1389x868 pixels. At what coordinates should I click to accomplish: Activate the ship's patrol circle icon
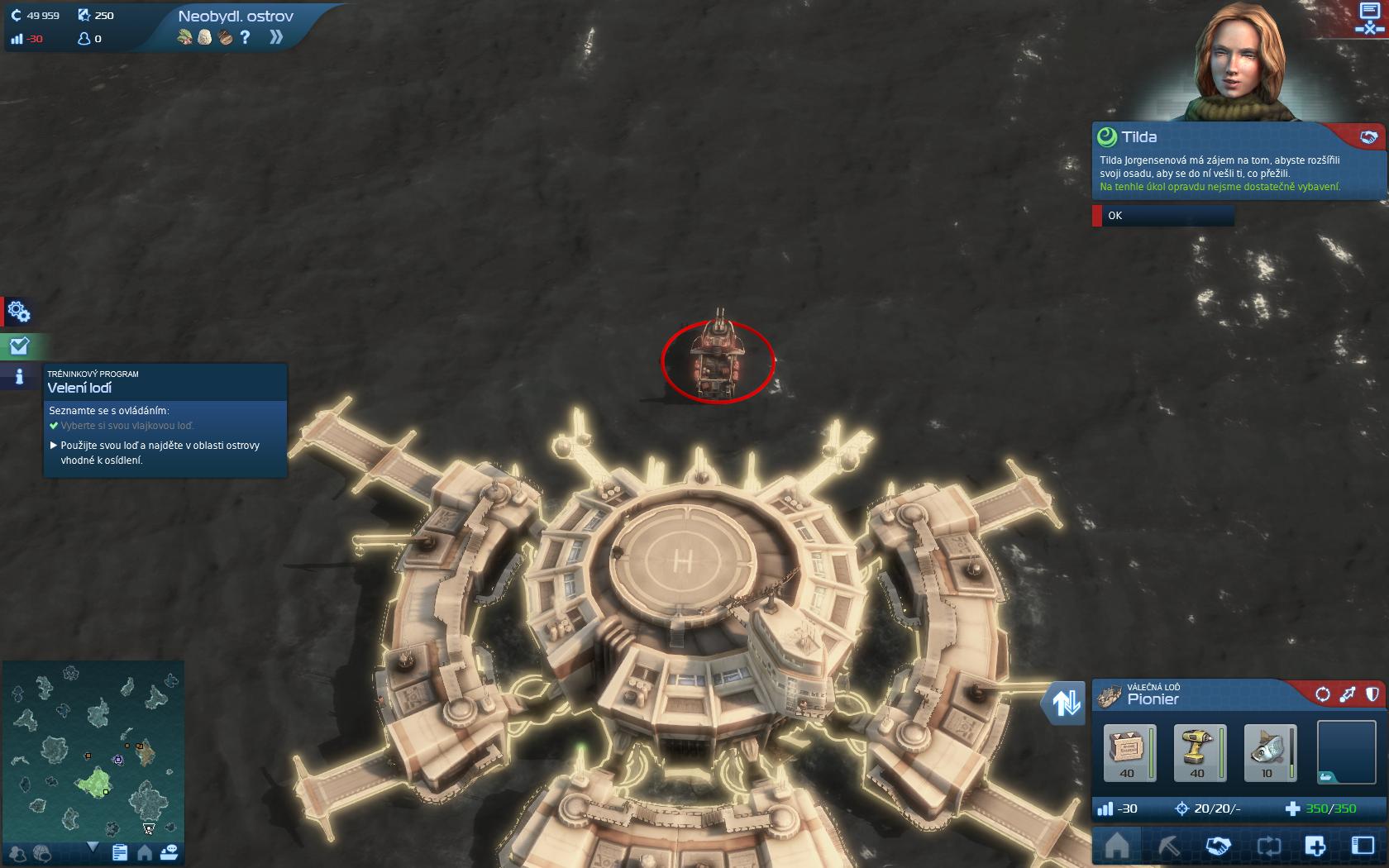[1322, 694]
